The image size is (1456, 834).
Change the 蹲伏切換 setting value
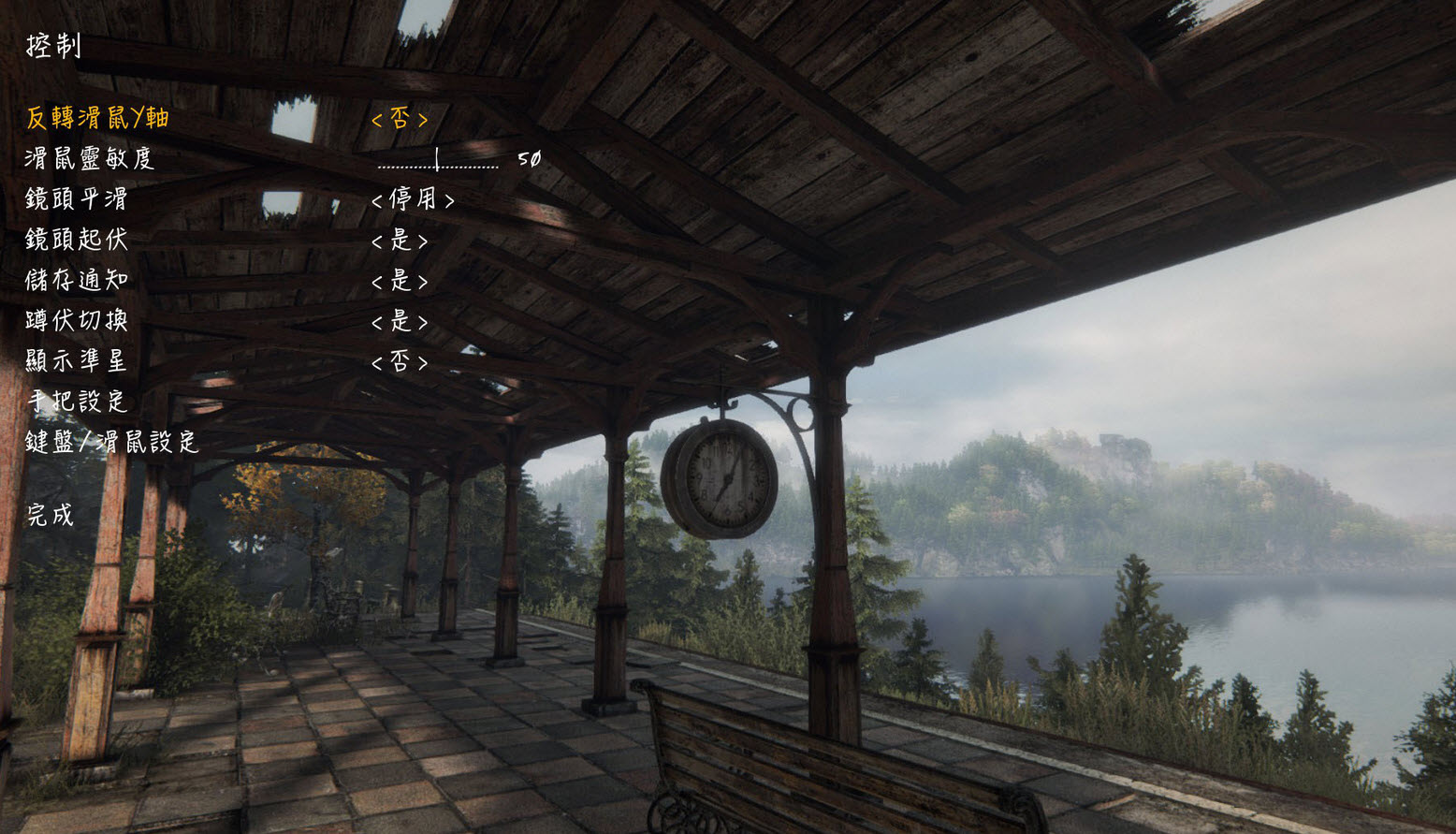click(x=400, y=322)
